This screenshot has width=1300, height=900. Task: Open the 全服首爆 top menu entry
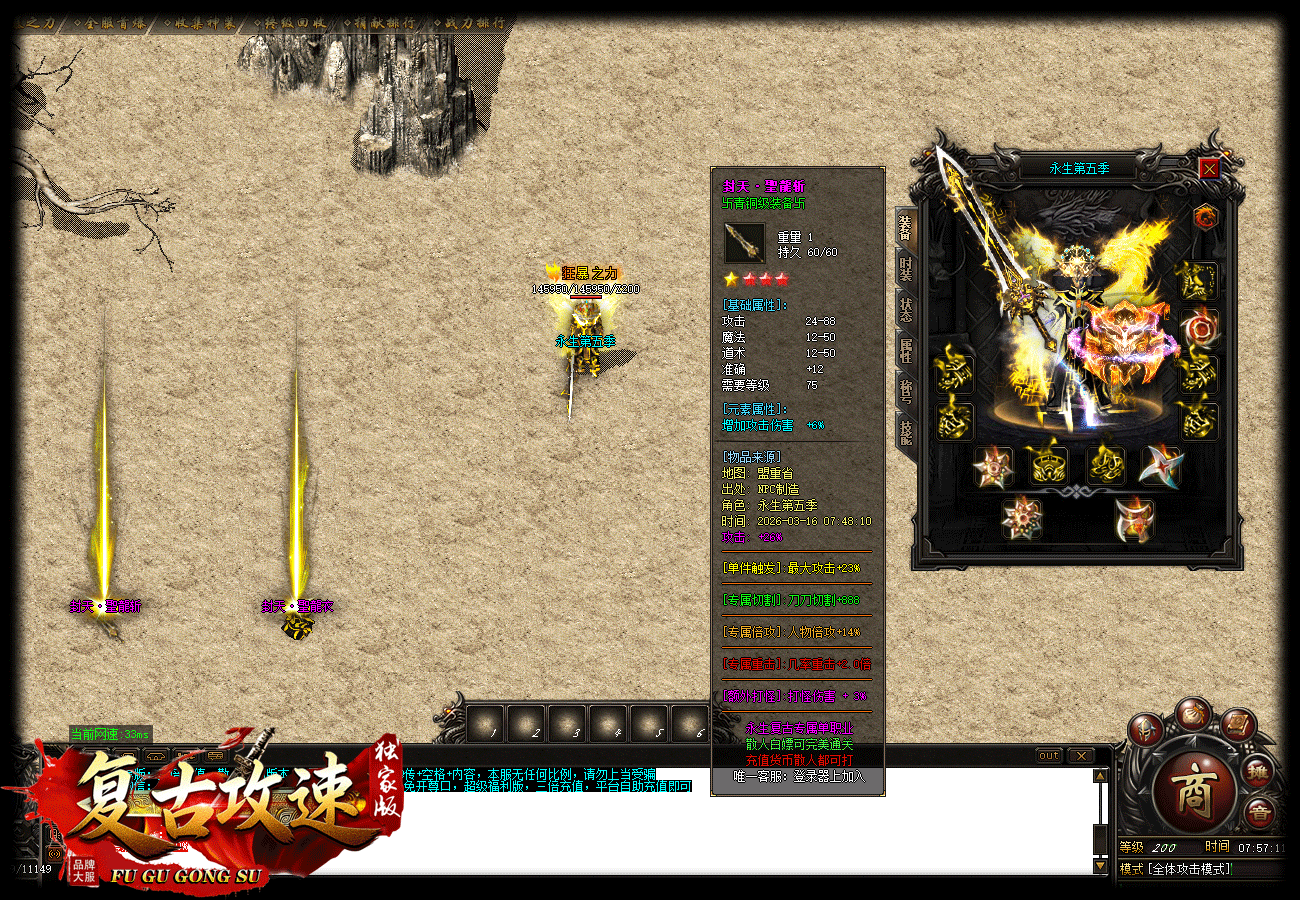coord(106,23)
